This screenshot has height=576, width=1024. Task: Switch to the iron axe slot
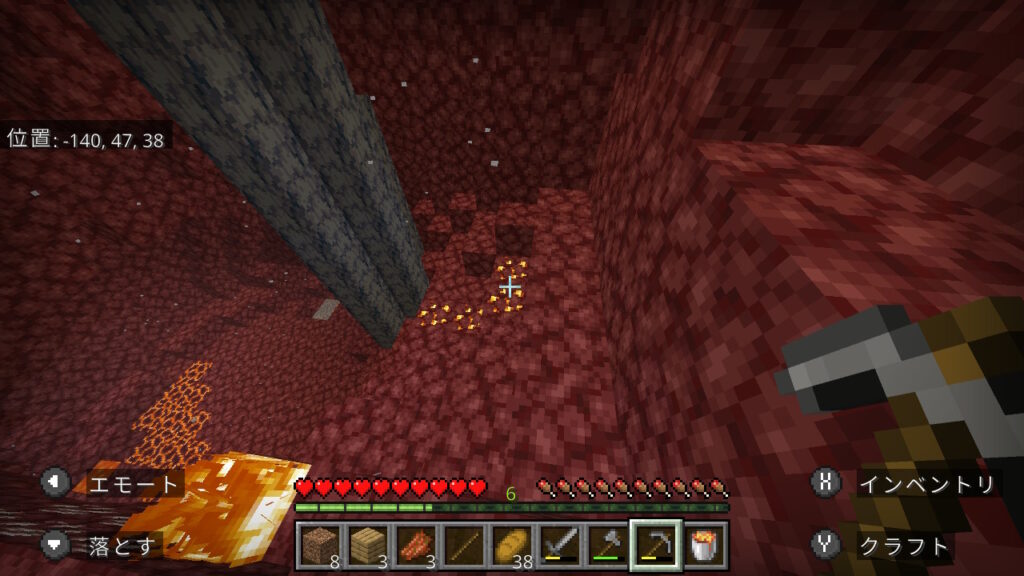click(607, 545)
